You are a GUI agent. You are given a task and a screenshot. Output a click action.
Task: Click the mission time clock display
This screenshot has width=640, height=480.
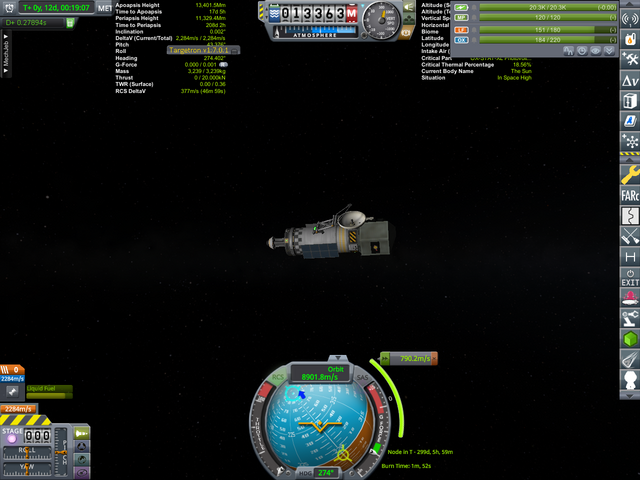tap(56, 7)
